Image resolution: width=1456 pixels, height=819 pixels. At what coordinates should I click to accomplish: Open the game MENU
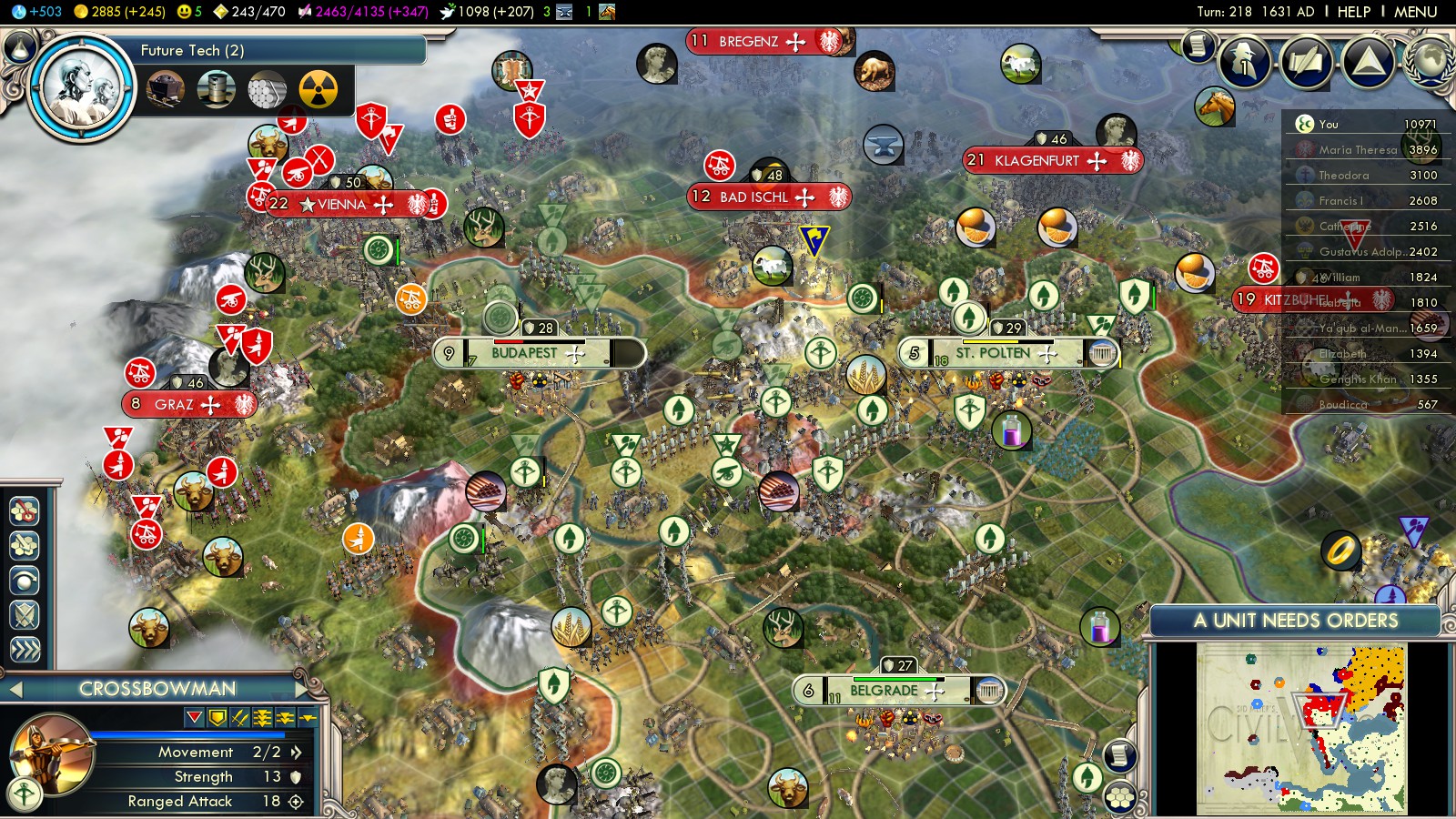(x=1415, y=12)
